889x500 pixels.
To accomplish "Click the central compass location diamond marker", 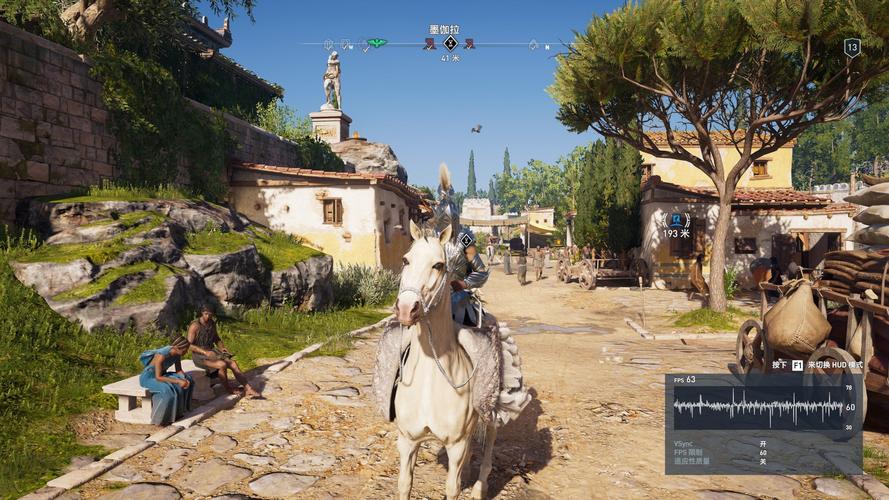I will (450, 43).
